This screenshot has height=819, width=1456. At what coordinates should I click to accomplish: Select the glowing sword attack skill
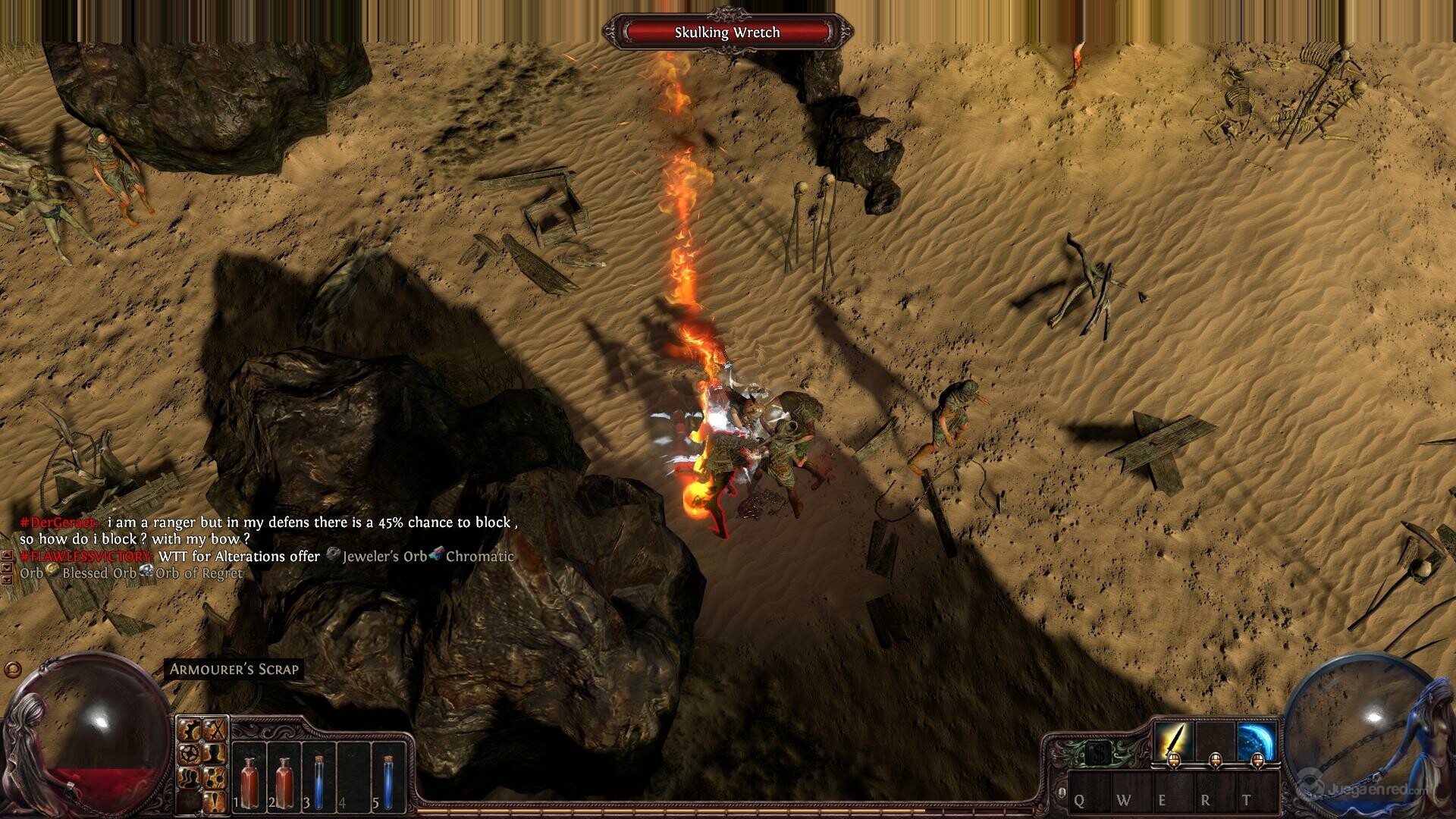click(1172, 742)
